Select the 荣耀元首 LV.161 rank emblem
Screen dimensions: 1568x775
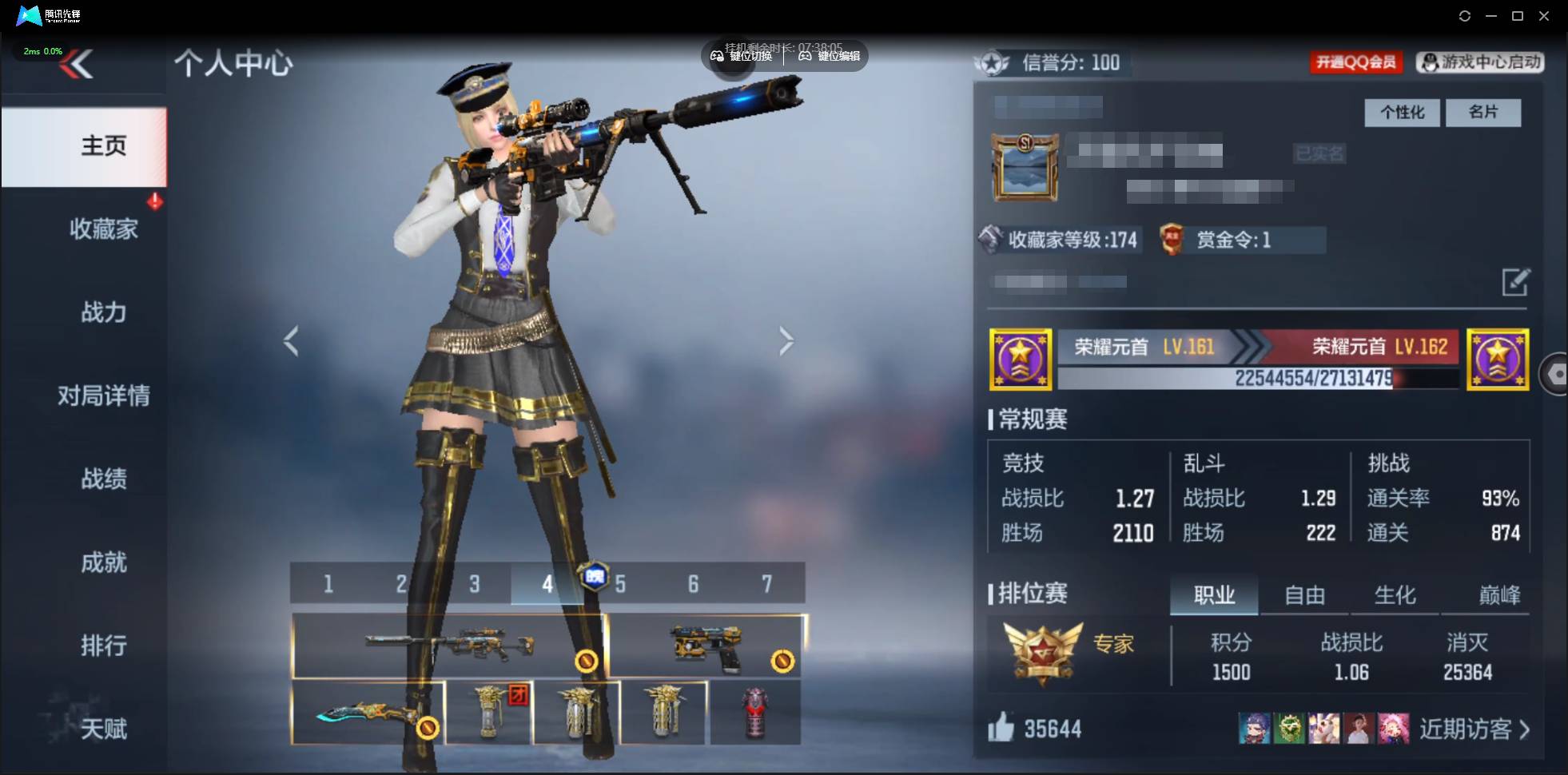(x=1021, y=359)
